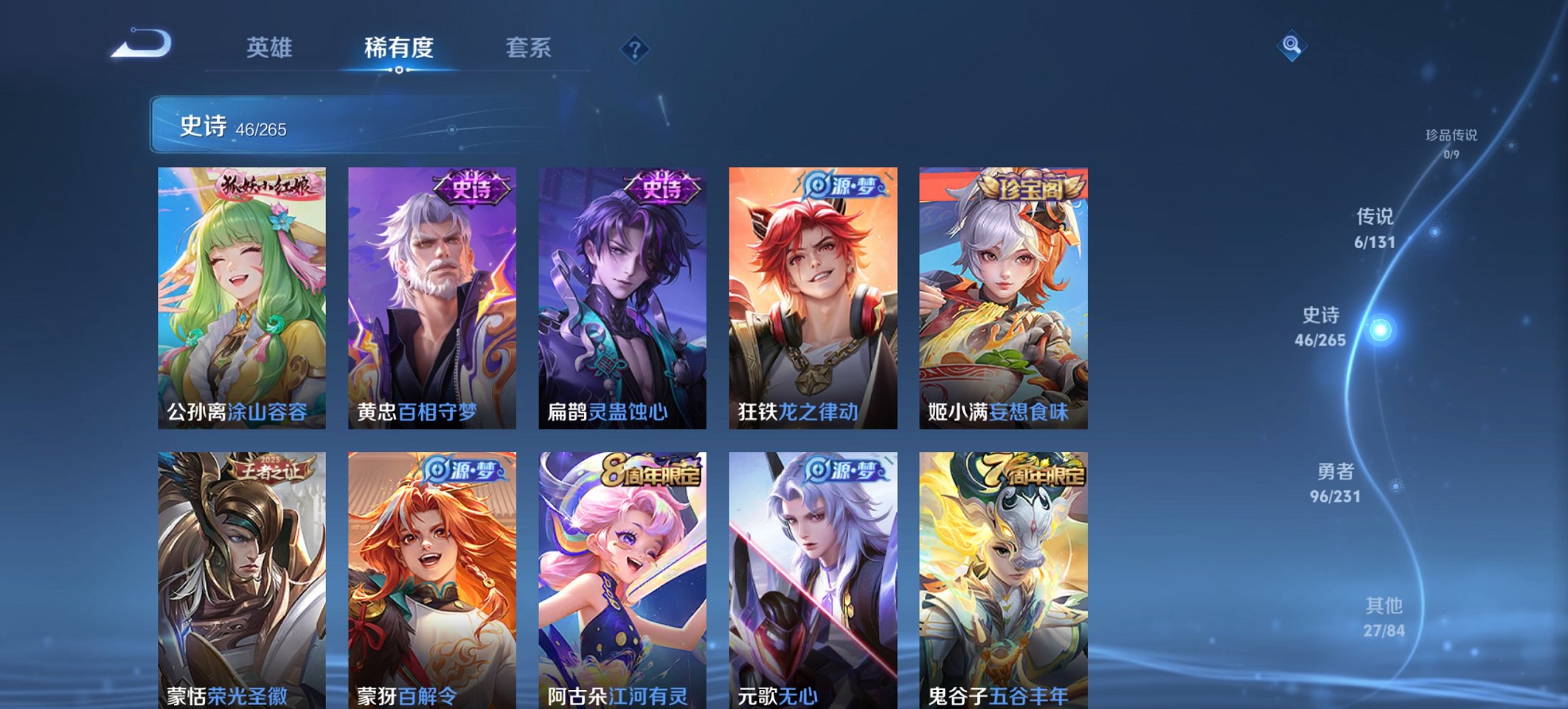The width and height of the screenshot is (1568, 709).
Task: Click the back arrow in the top left corner
Action: [140, 44]
